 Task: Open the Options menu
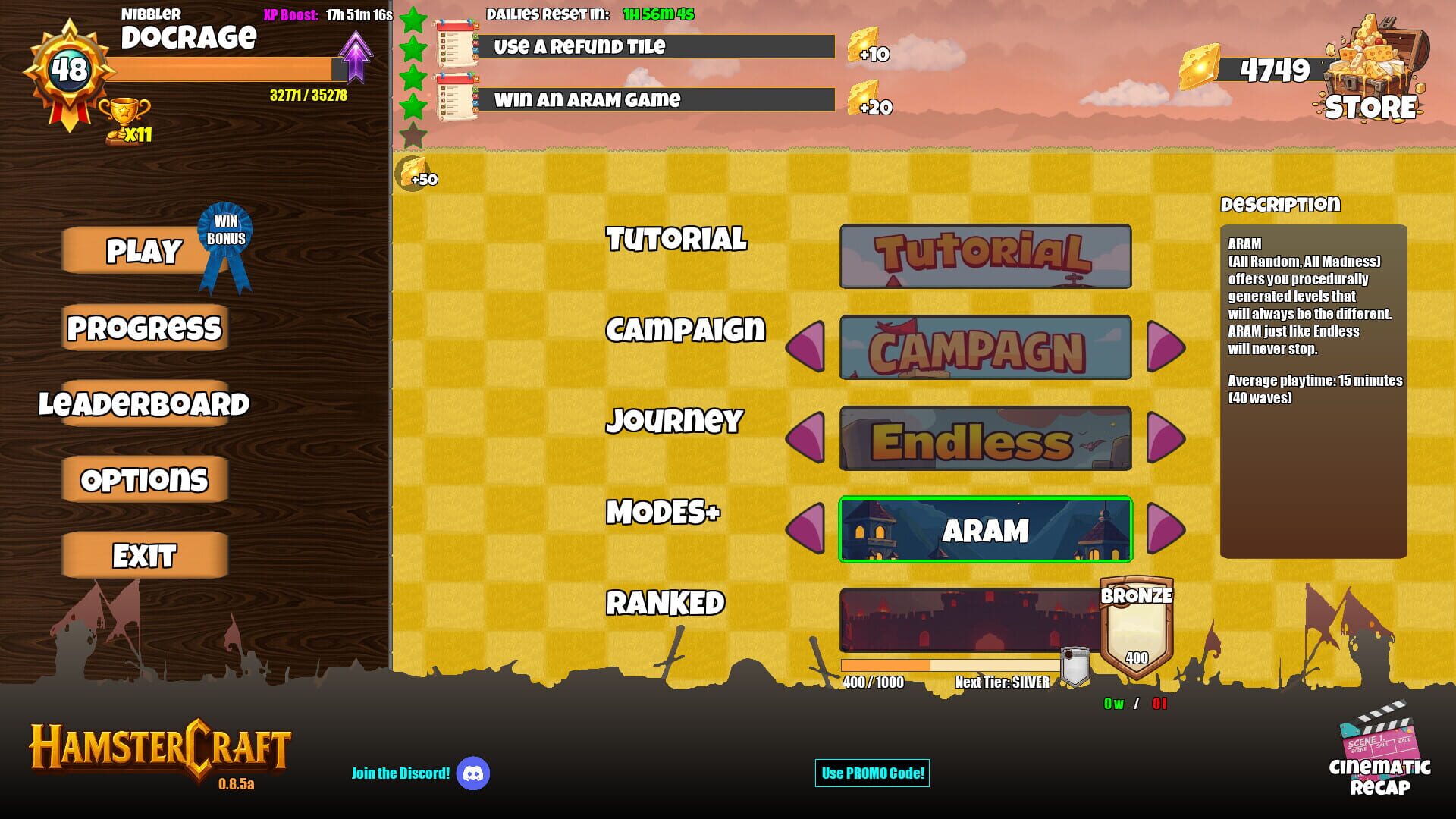(143, 479)
